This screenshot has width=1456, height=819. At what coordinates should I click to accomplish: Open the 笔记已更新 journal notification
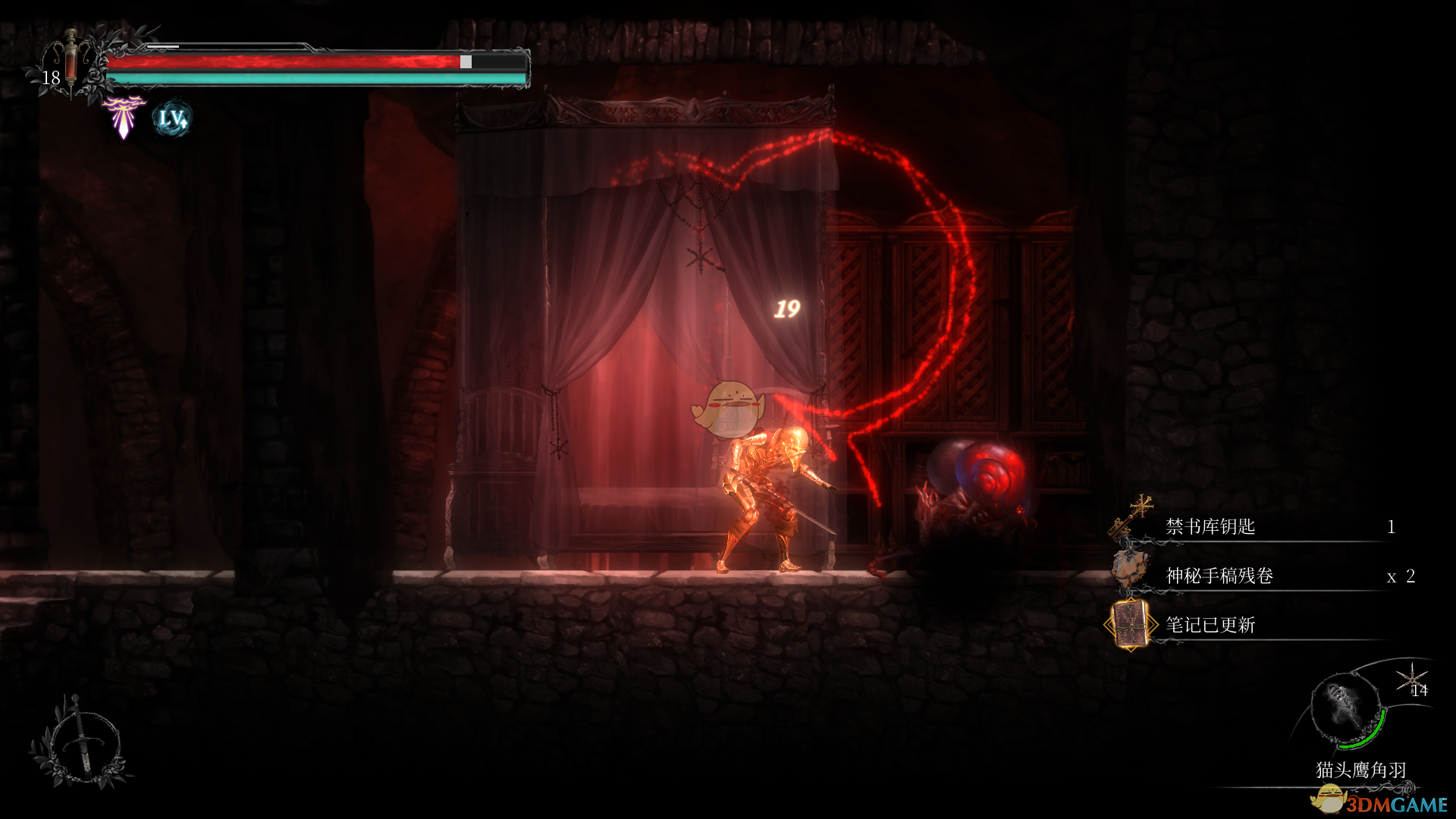pyautogui.click(x=1210, y=625)
